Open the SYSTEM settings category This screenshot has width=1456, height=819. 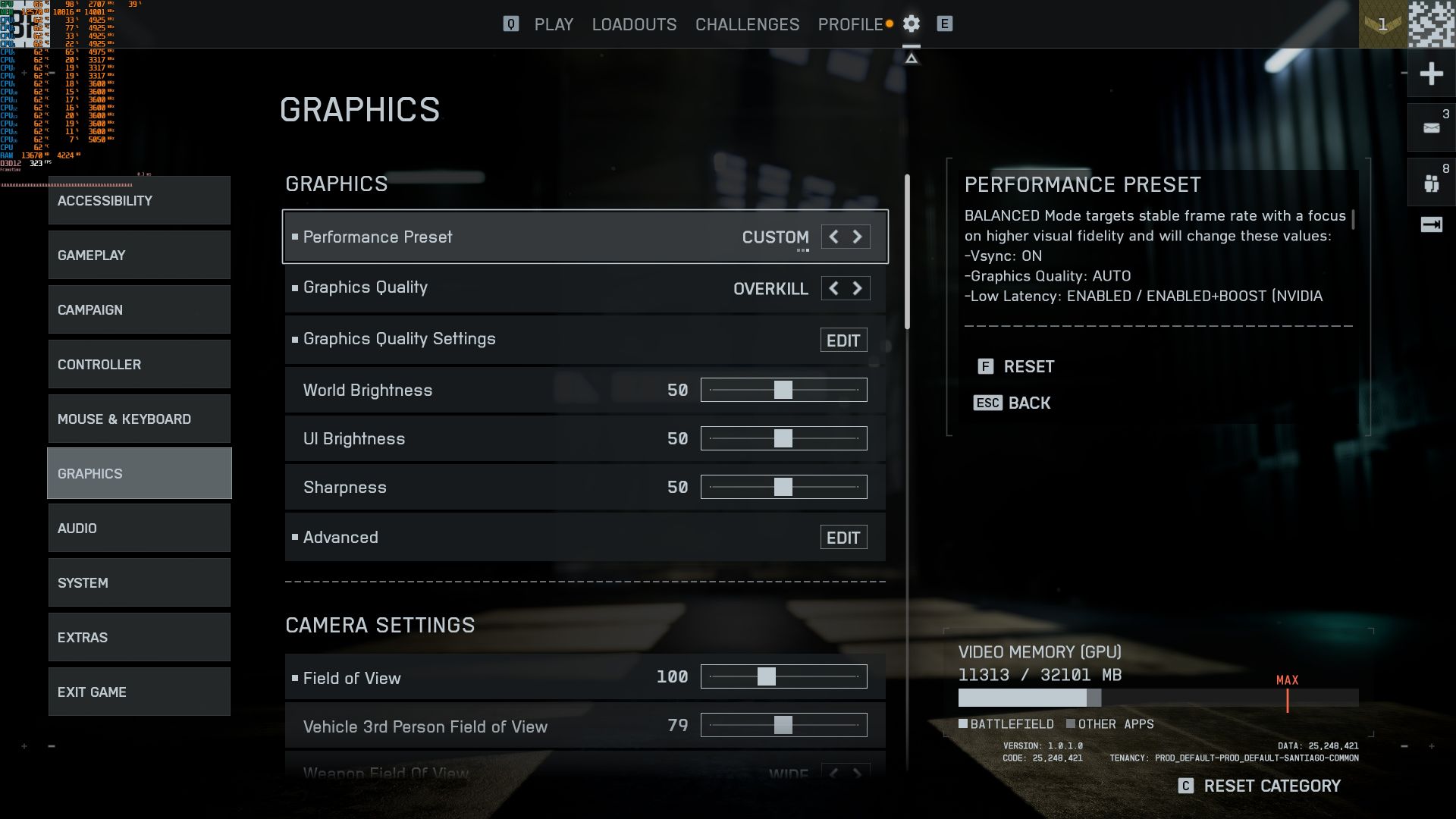coord(140,582)
